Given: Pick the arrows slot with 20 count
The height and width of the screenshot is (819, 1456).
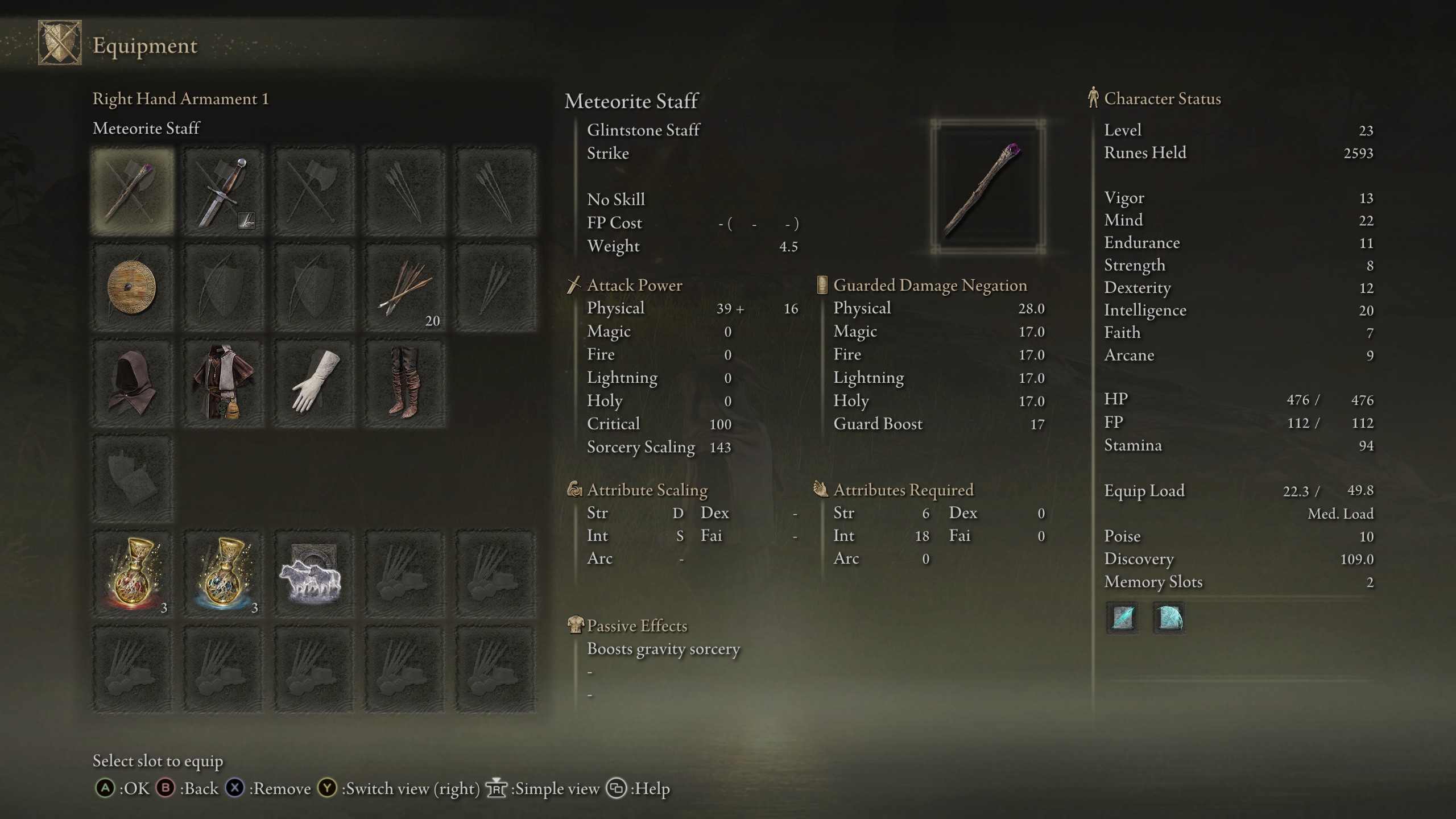Looking at the screenshot, I should [x=405, y=287].
